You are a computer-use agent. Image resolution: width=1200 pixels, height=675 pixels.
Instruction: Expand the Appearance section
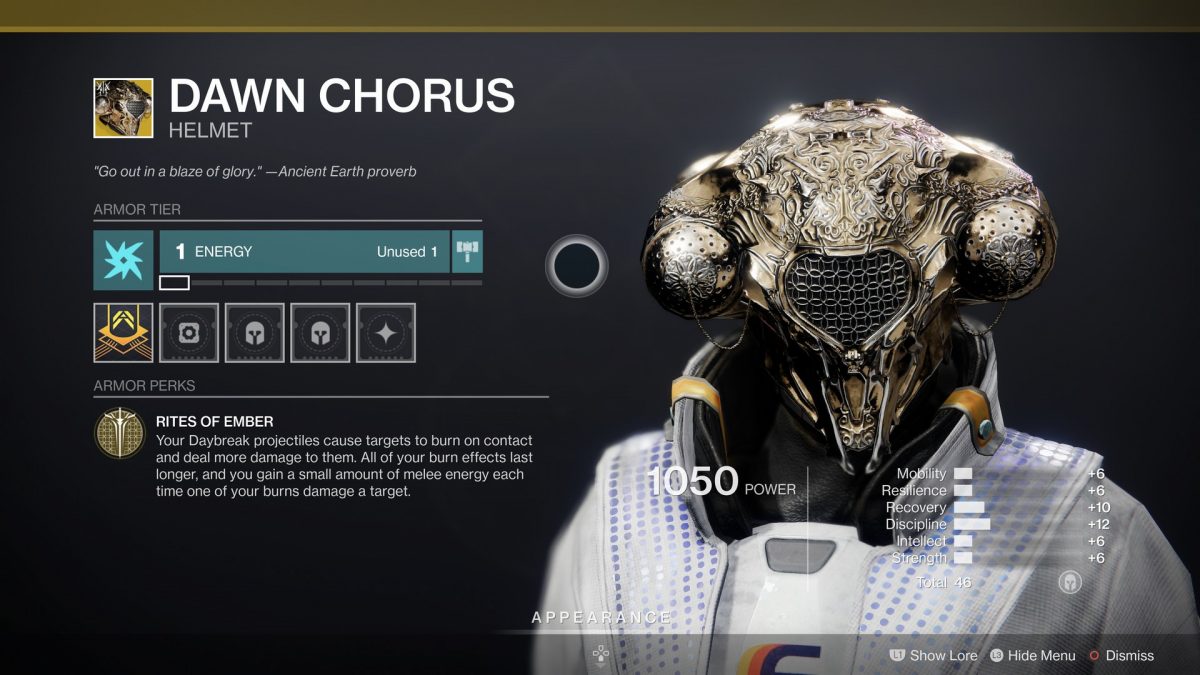600,618
